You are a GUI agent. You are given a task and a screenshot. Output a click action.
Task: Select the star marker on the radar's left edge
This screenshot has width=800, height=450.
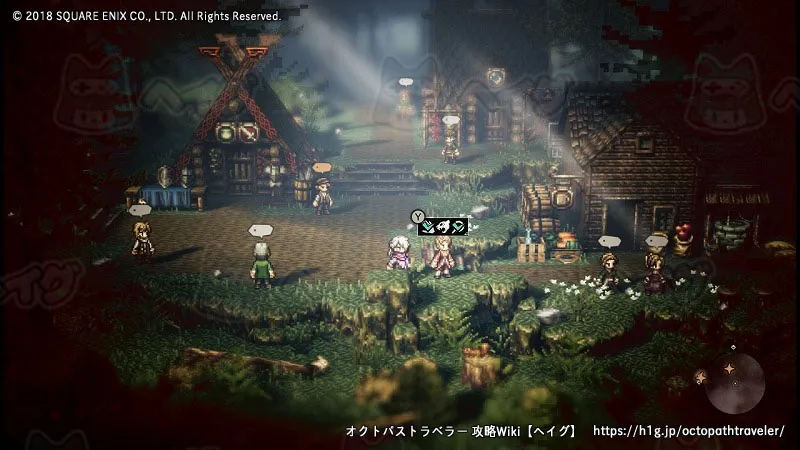[x=701, y=377]
